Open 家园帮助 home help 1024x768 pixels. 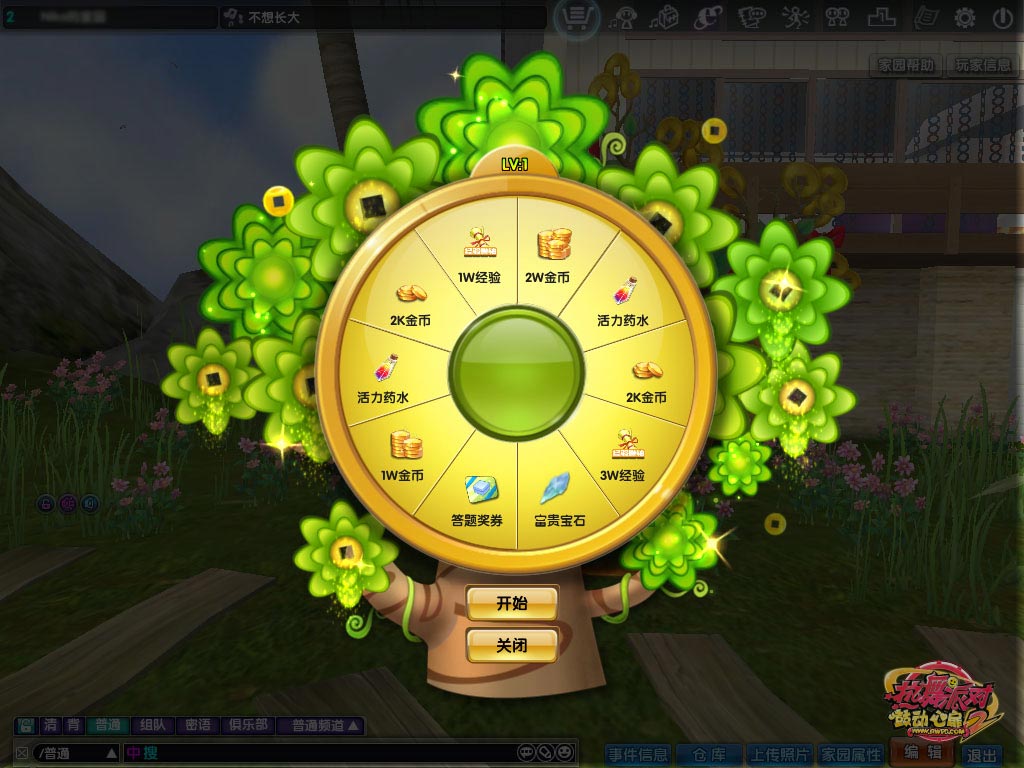click(906, 65)
